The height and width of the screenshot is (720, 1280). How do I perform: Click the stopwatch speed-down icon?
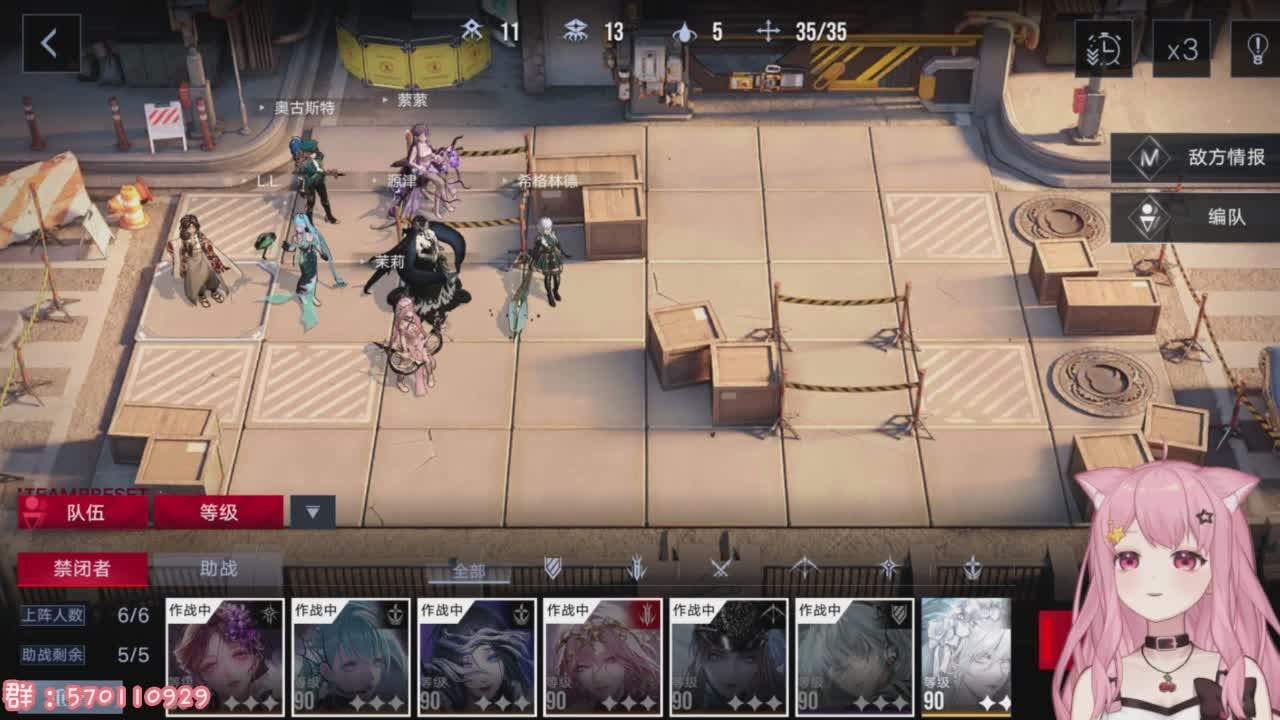[x=1104, y=48]
